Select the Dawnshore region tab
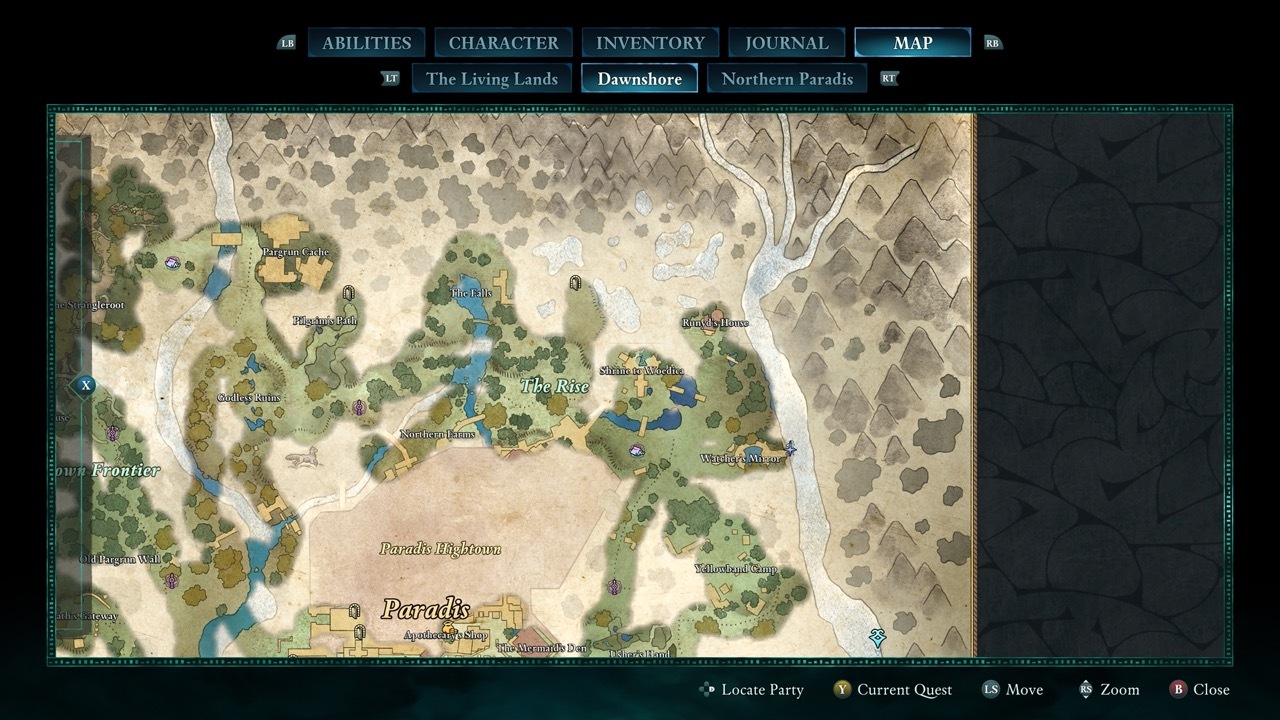Viewport: 1280px width, 720px height. 639,79
